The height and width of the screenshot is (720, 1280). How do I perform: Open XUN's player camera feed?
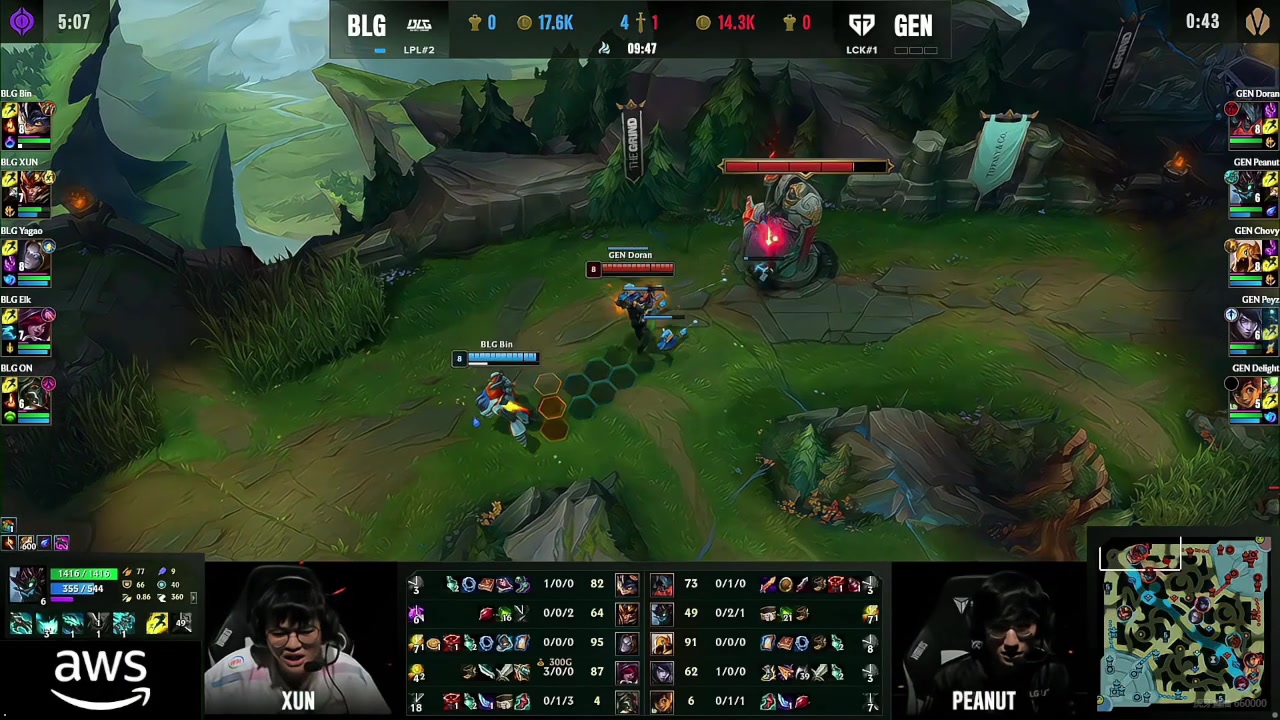click(x=297, y=640)
